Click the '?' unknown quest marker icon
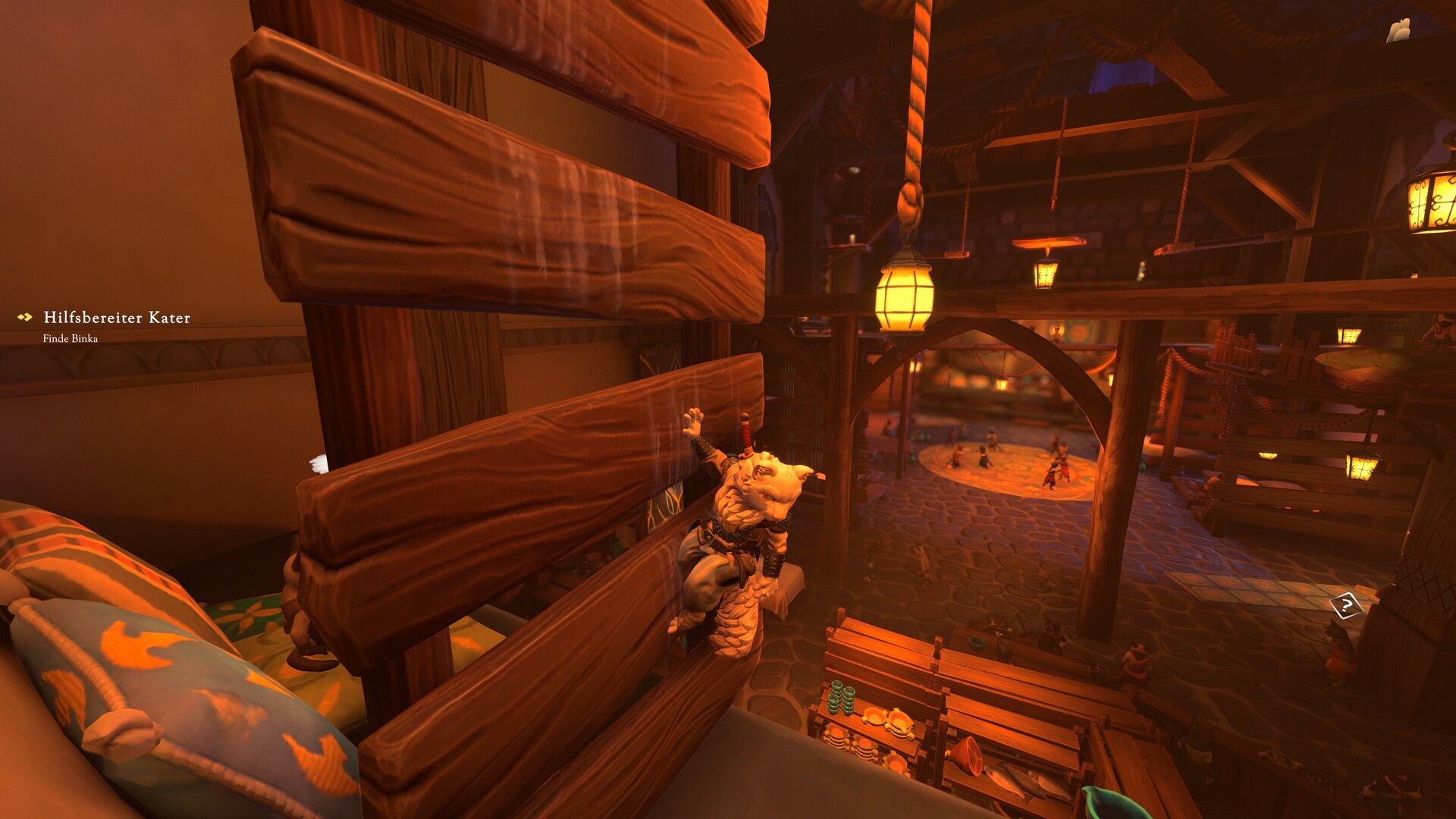This screenshot has height=819, width=1456. coord(1345,605)
